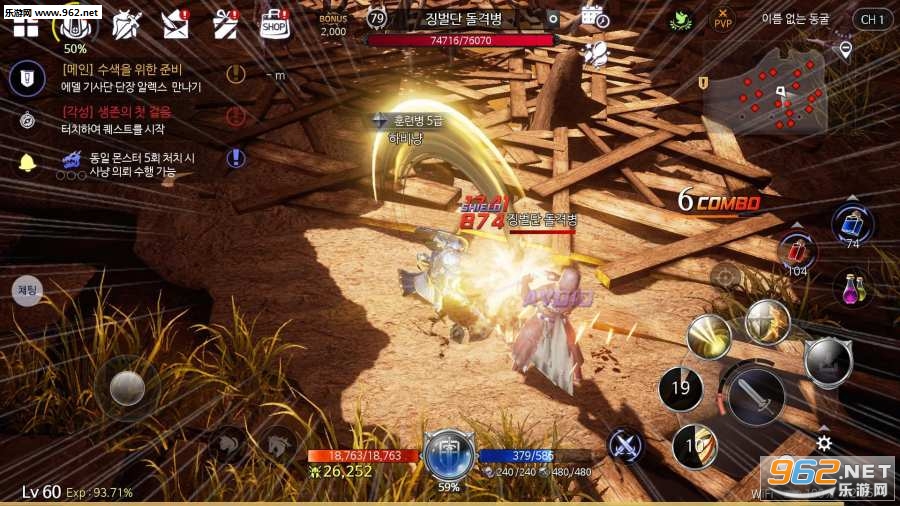Open the calendar schedule icon
The height and width of the screenshot is (506, 900).
594,17
